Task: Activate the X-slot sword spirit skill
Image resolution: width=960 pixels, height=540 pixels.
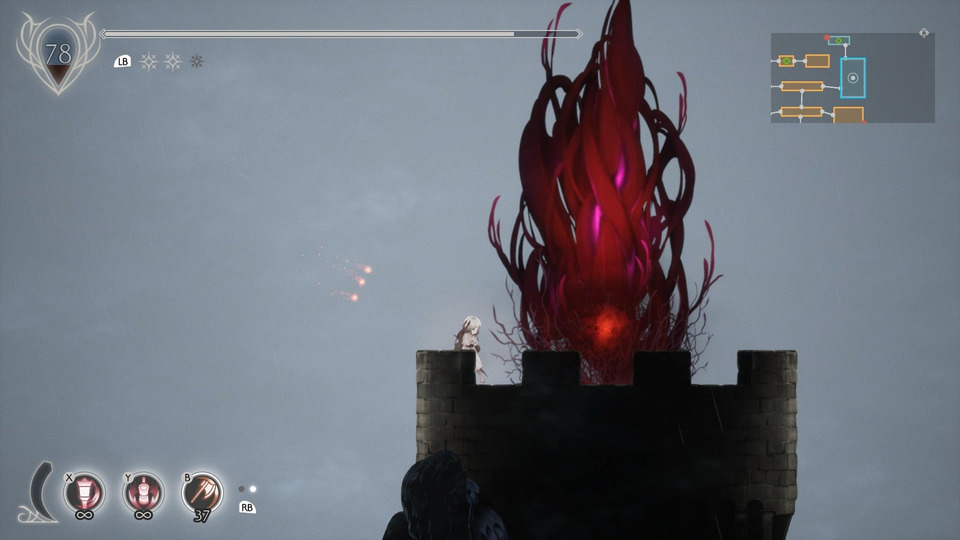Action: point(84,492)
